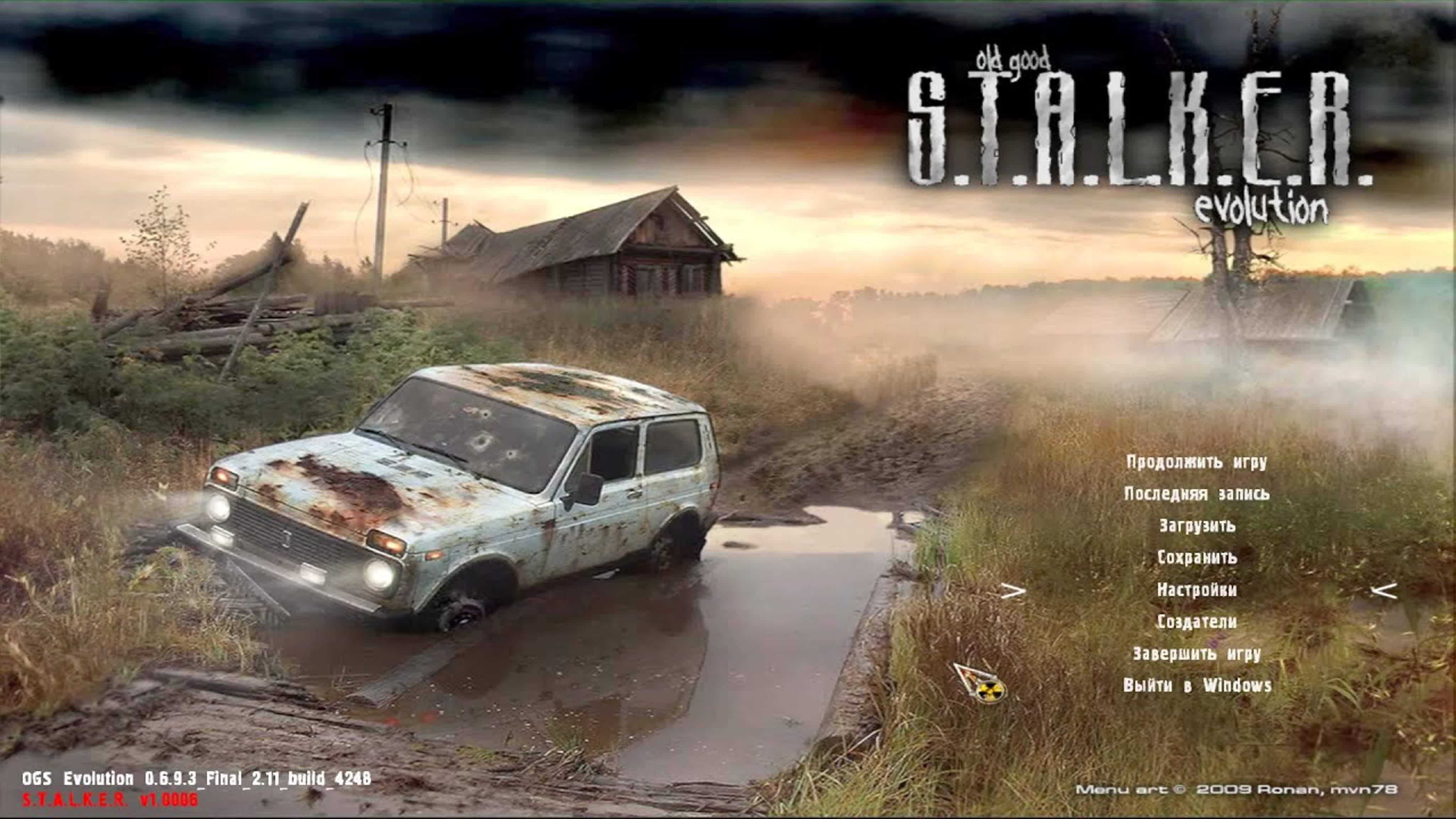Show the Создатели credits screen
This screenshot has height=819, width=1456.
point(1197,622)
